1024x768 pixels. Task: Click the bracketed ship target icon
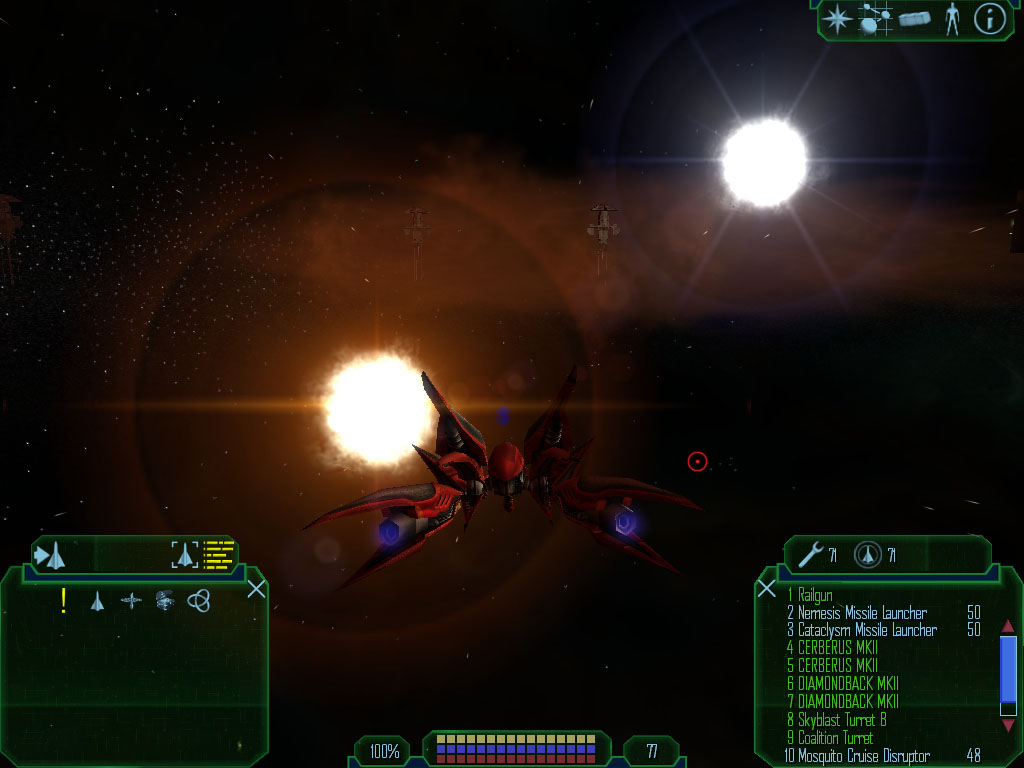pos(186,555)
